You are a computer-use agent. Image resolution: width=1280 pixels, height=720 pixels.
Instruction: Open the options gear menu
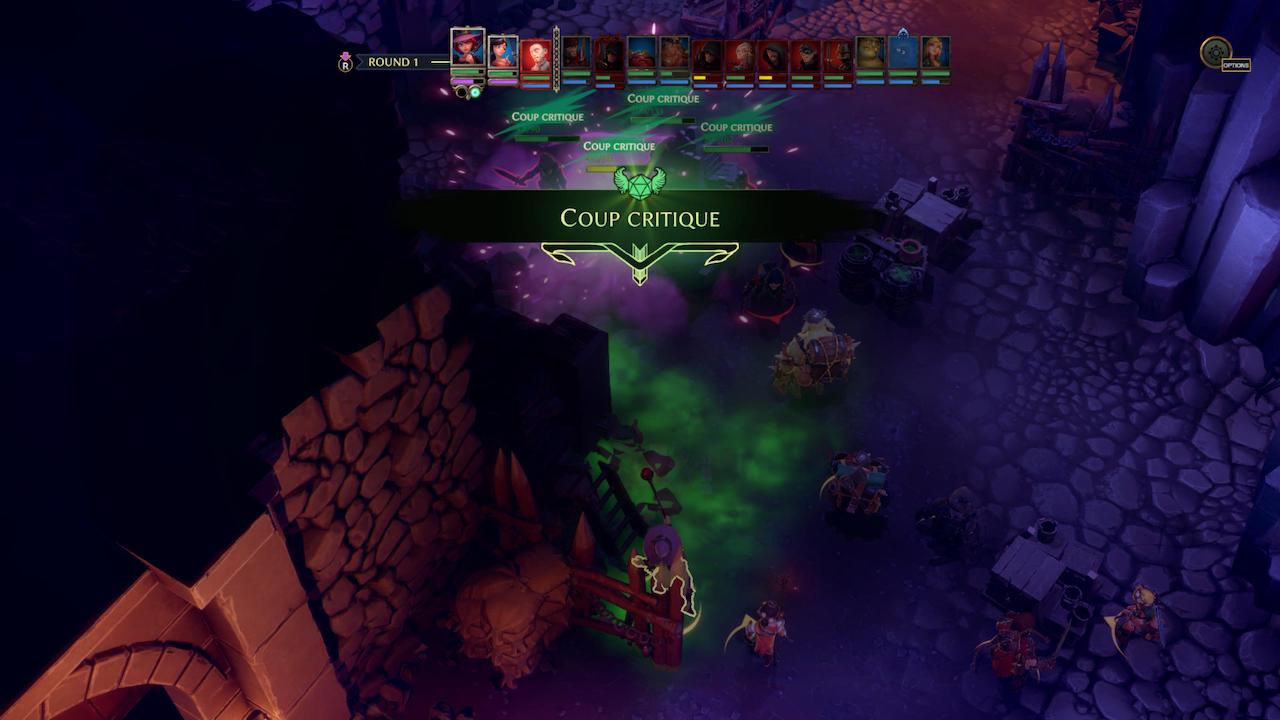(x=1216, y=52)
